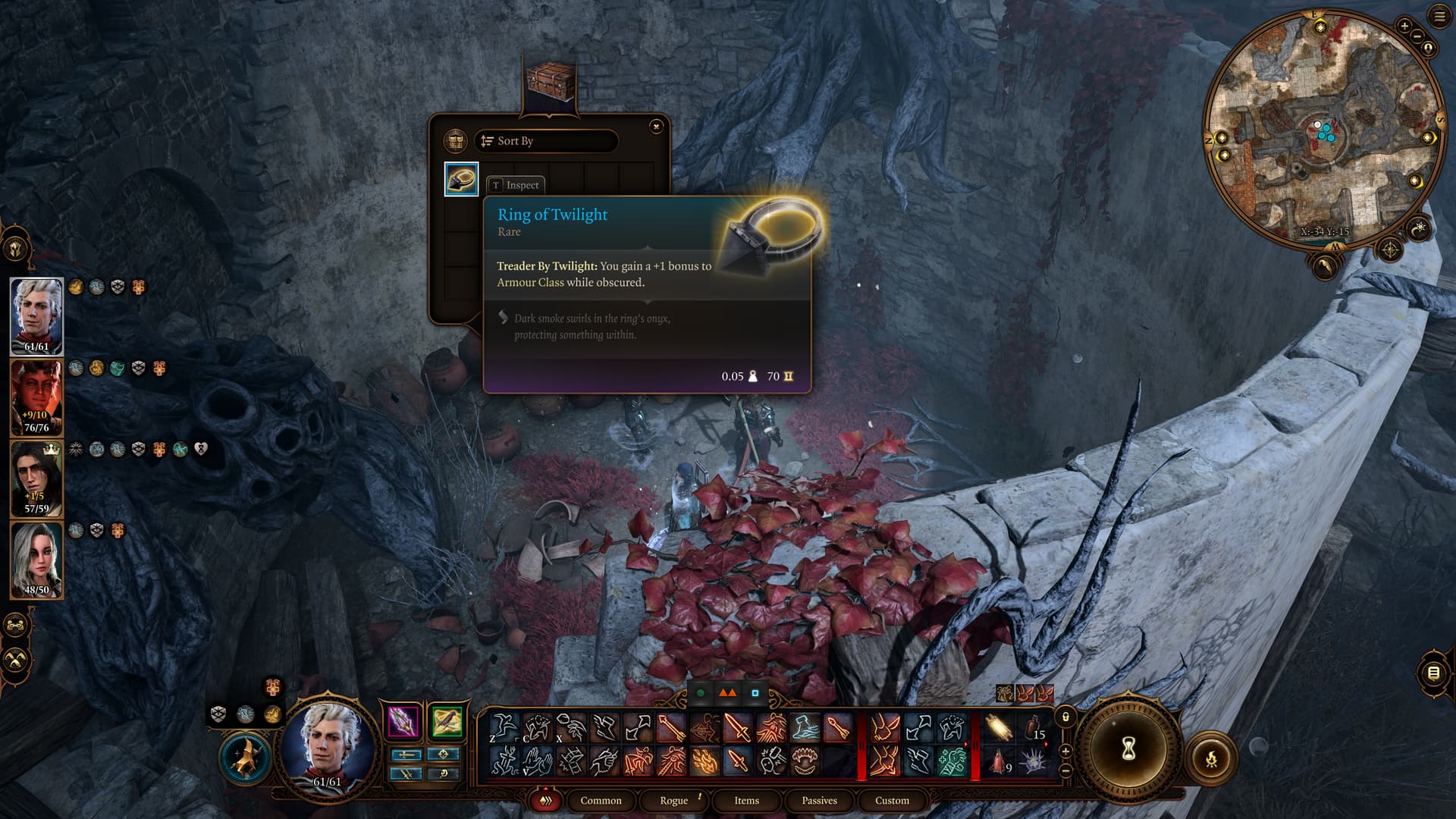
Task: Open the campfire rest button
Action: [1211, 758]
